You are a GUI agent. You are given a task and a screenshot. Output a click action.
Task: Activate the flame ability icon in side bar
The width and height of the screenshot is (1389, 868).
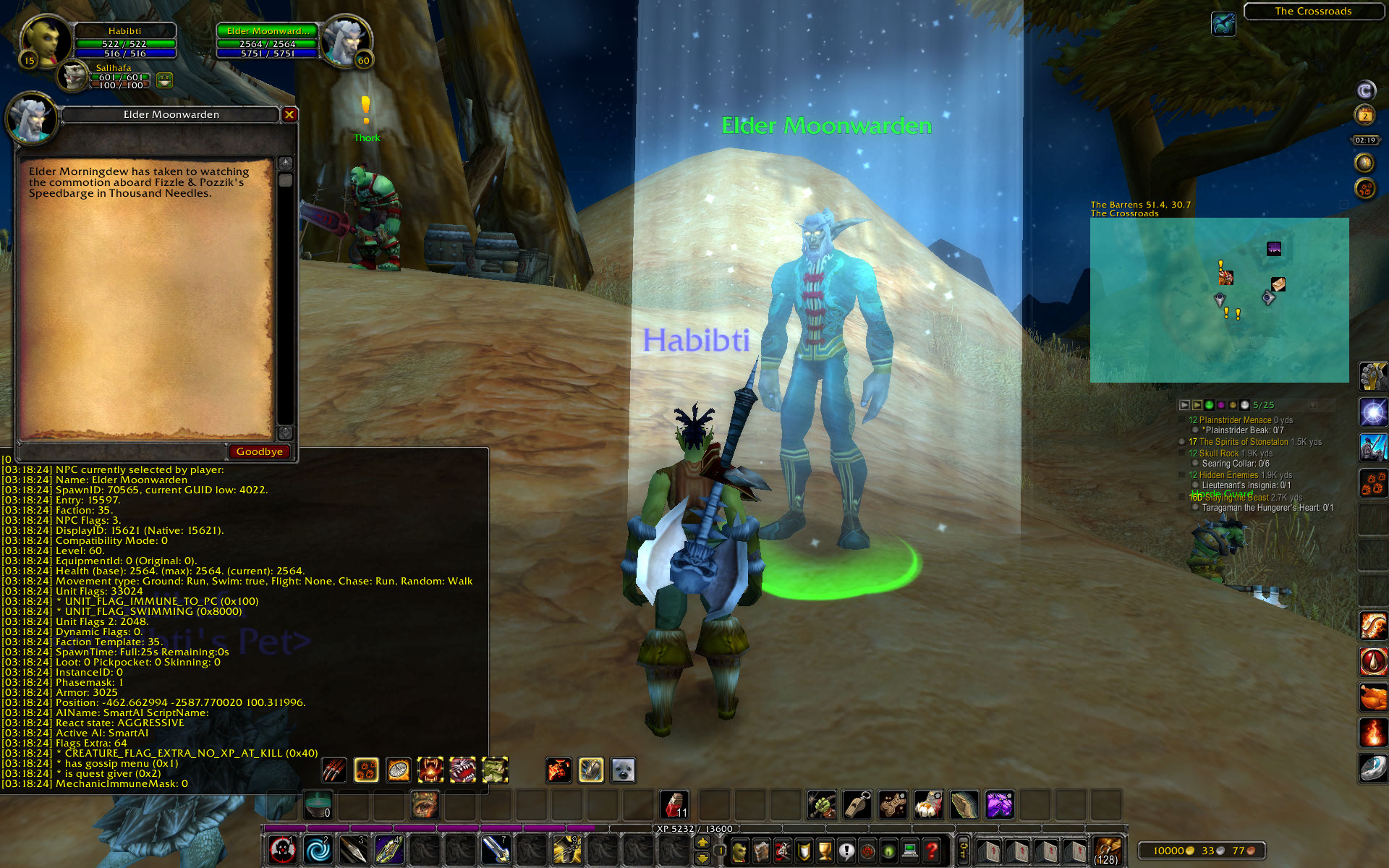point(1372,732)
